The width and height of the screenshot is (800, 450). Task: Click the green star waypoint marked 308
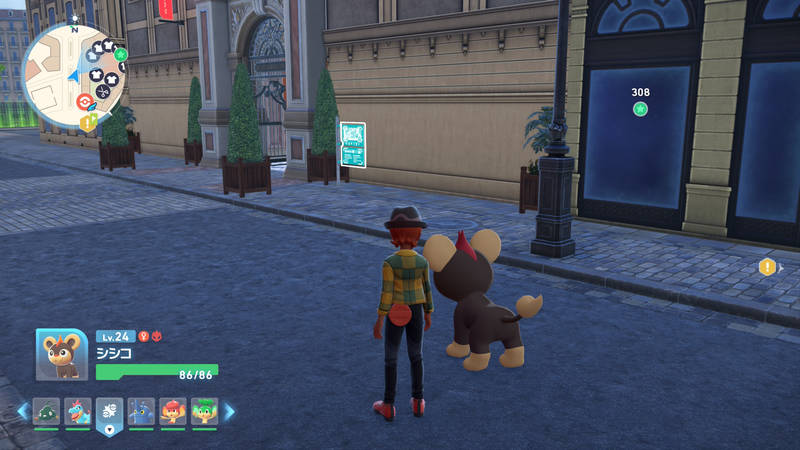pyautogui.click(x=640, y=108)
